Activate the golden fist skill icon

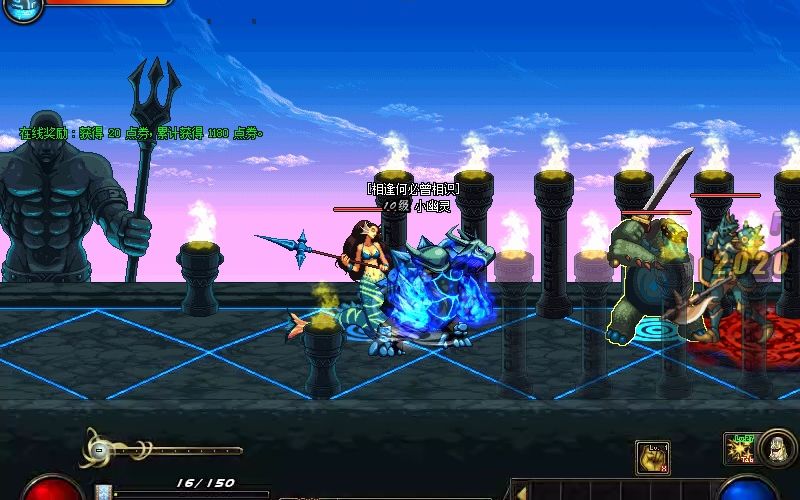click(651, 457)
